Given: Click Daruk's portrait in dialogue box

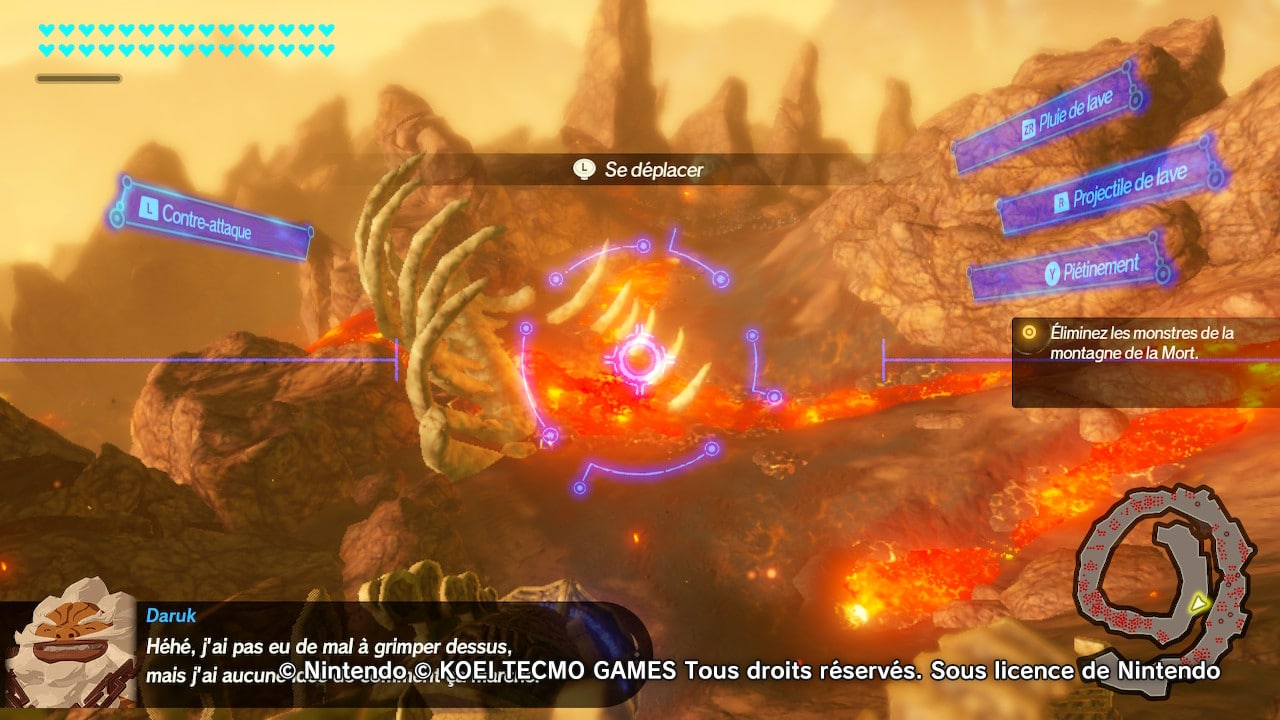Looking at the screenshot, I should pyautogui.click(x=70, y=650).
